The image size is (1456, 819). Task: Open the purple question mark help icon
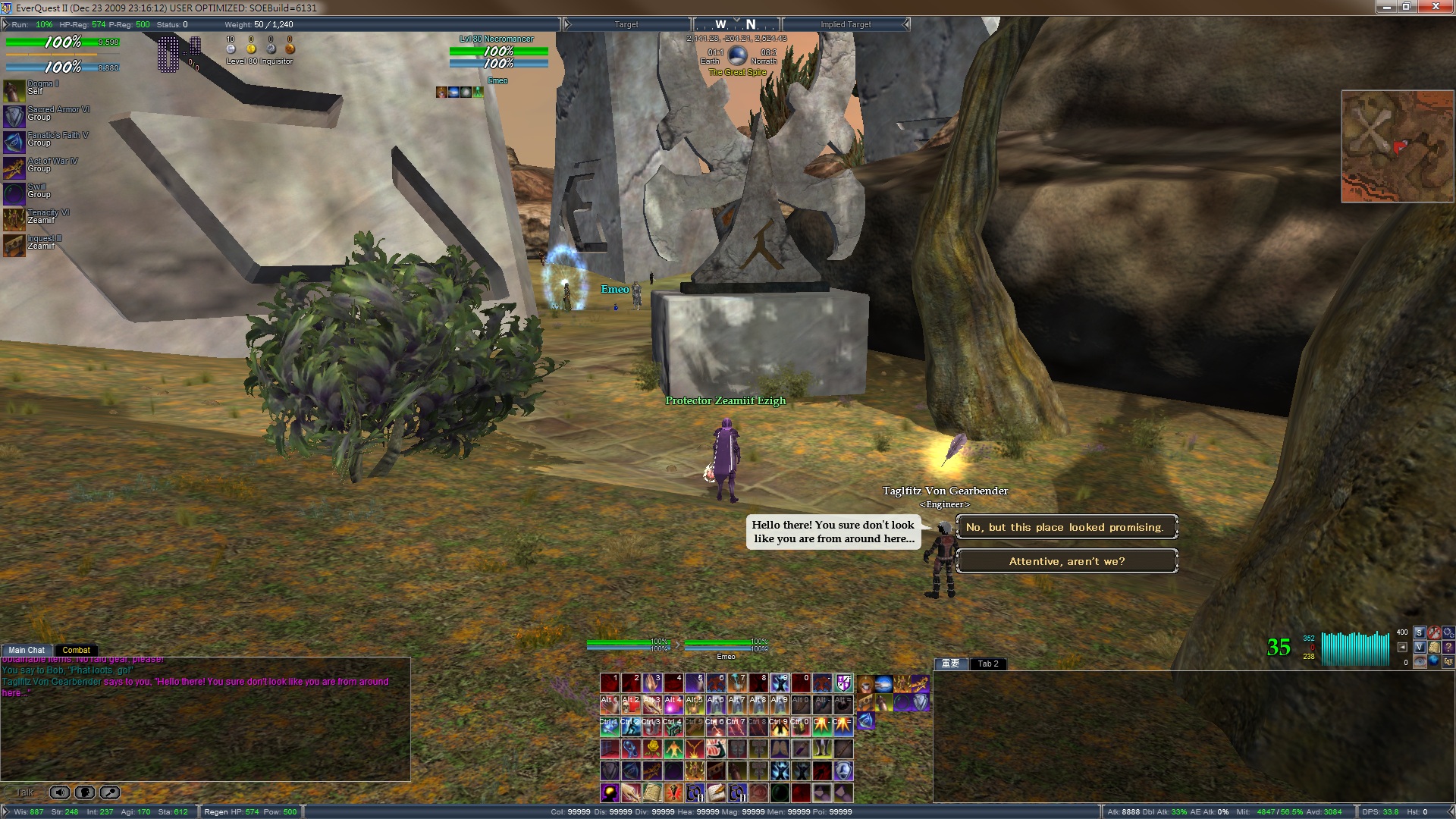click(x=1448, y=647)
